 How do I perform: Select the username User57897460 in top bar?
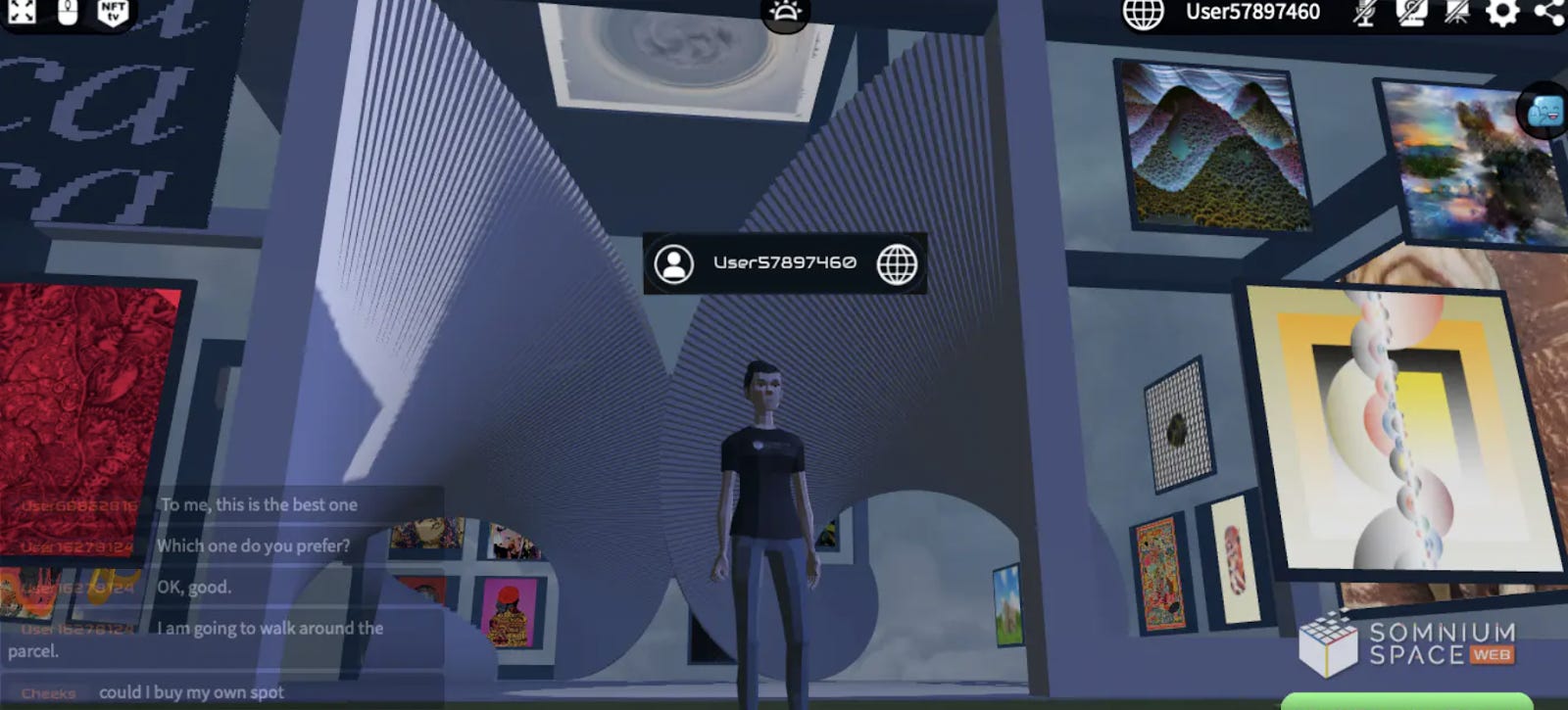coord(1251,13)
